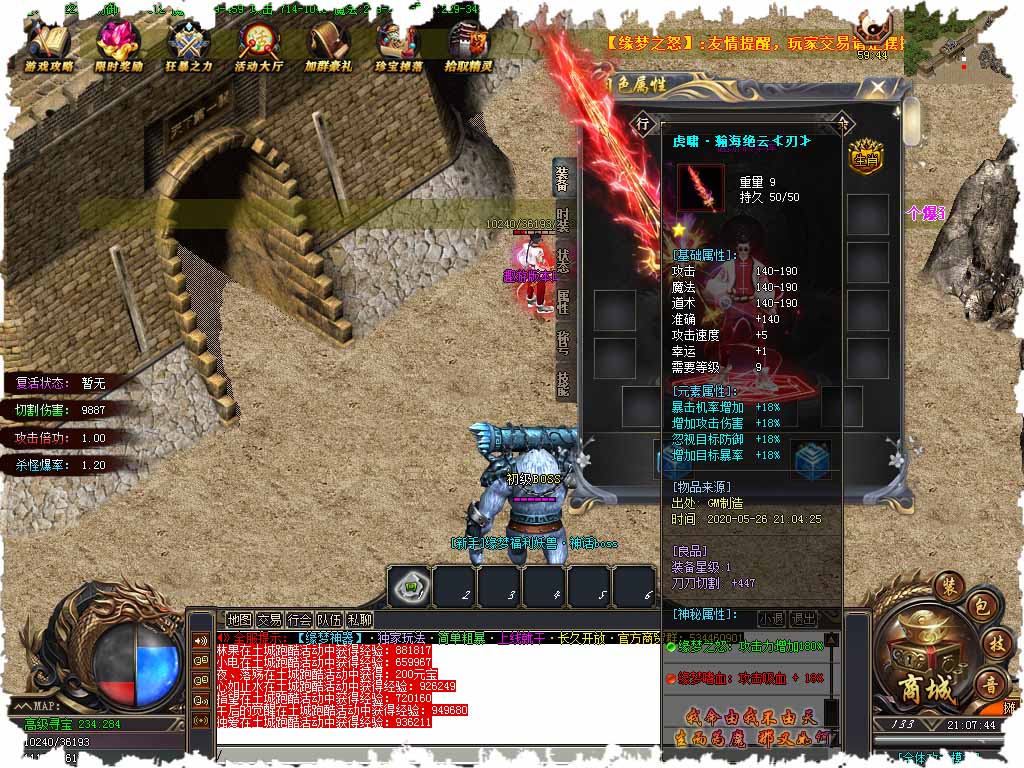
Task: Switch chat to the 私聊 tab
Action: (x=359, y=620)
